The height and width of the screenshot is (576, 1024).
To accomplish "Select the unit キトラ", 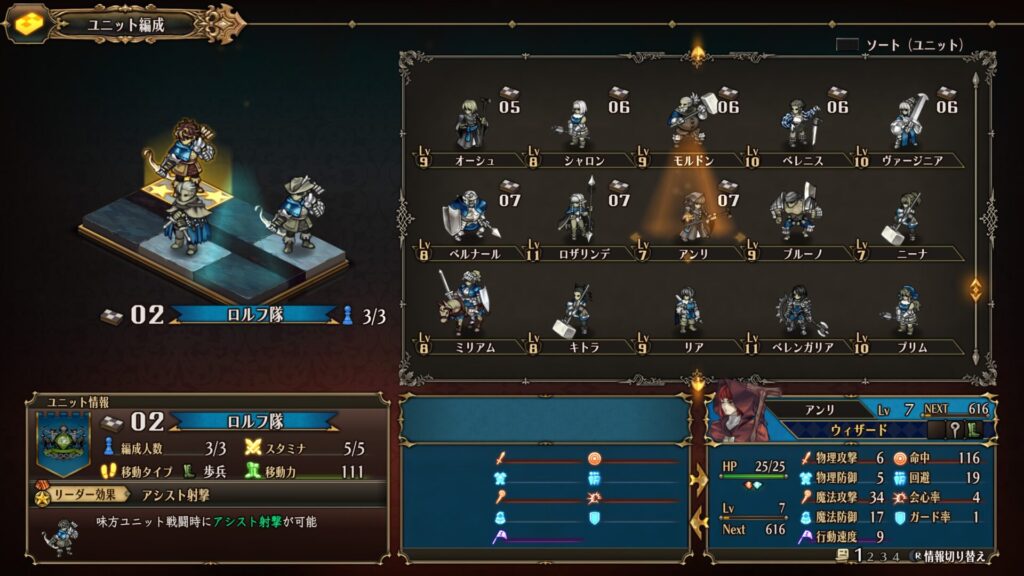I will (x=578, y=310).
